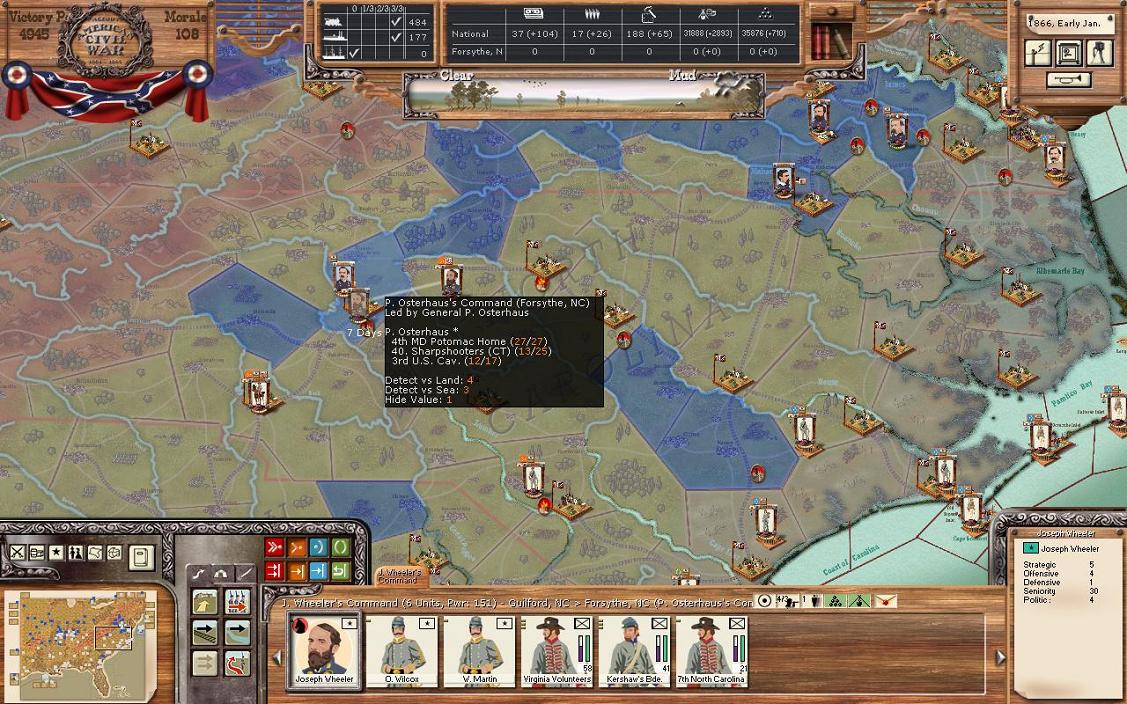Select the river movement order button

click(x=238, y=632)
